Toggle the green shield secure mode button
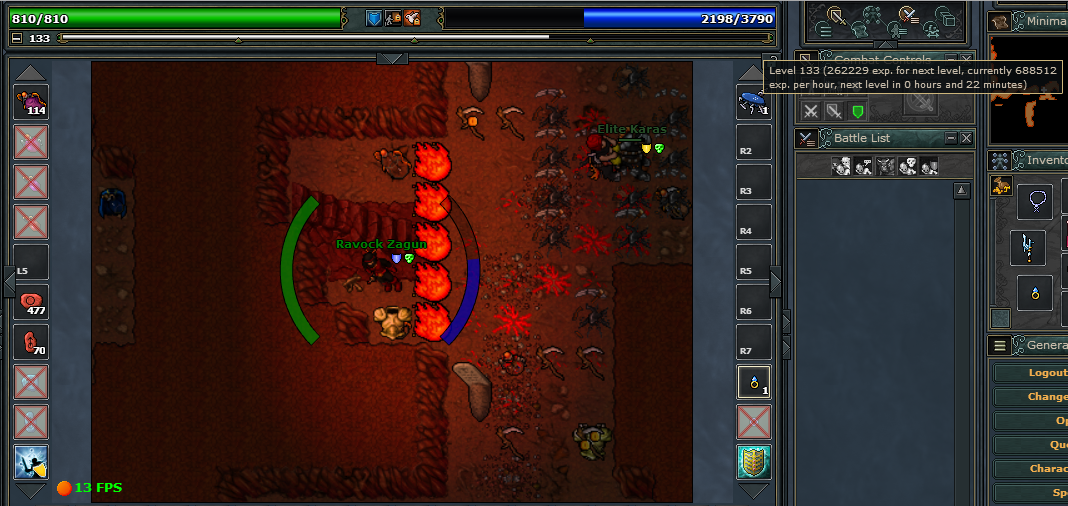 [857, 111]
